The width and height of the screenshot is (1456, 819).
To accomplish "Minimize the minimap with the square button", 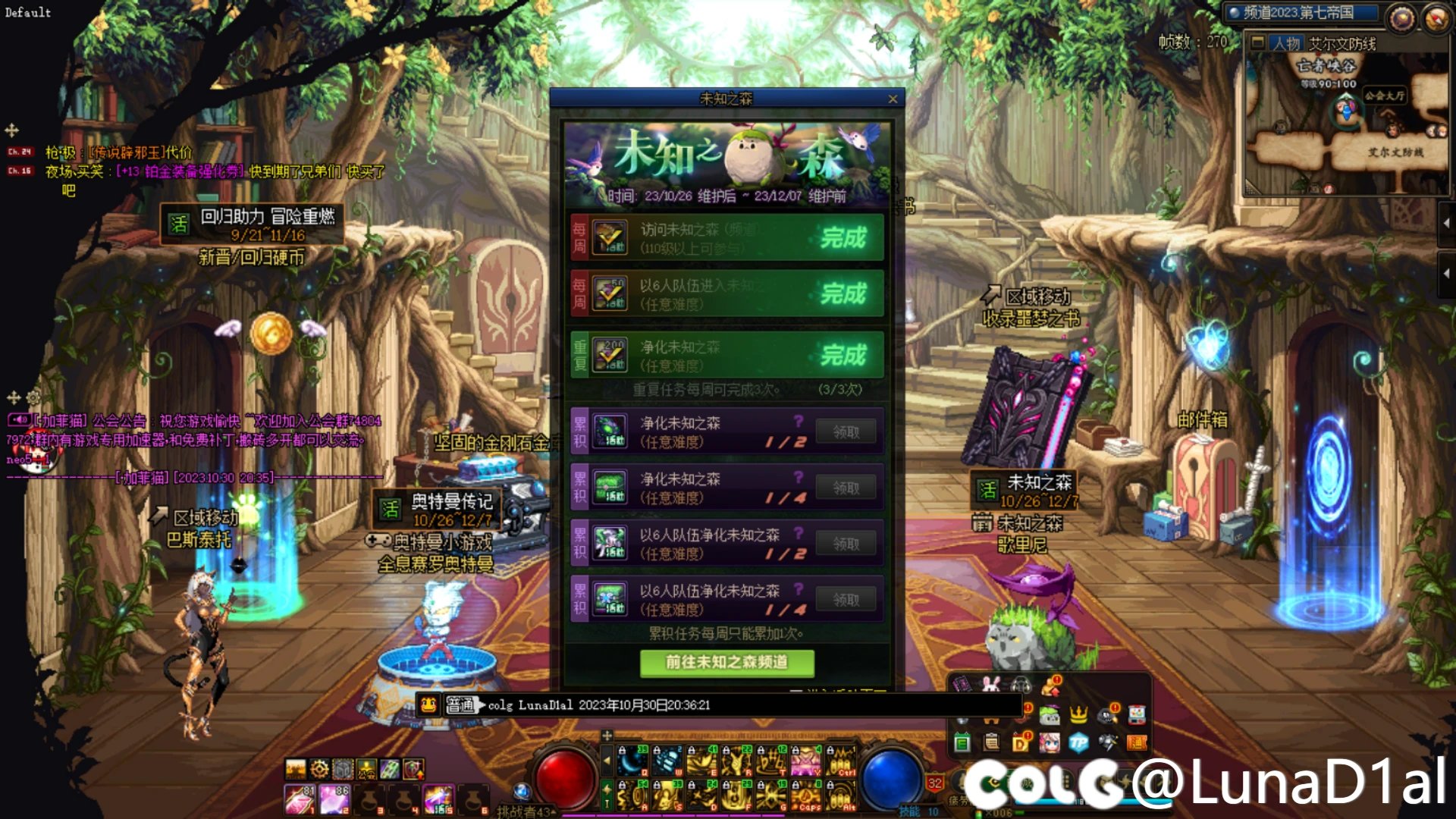I will coord(1258,42).
